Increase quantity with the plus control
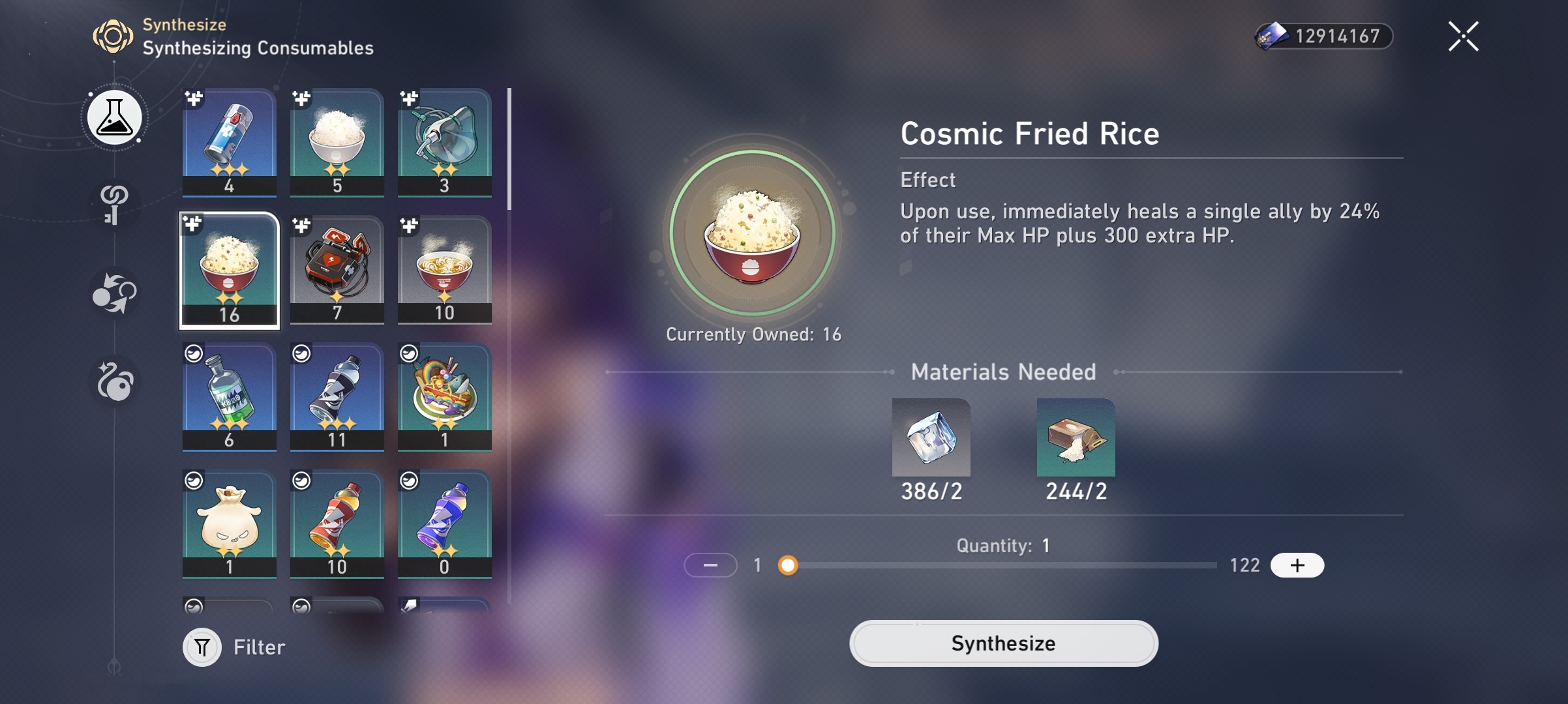The width and height of the screenshot is (1568, 704). [x=1297, y=566]
